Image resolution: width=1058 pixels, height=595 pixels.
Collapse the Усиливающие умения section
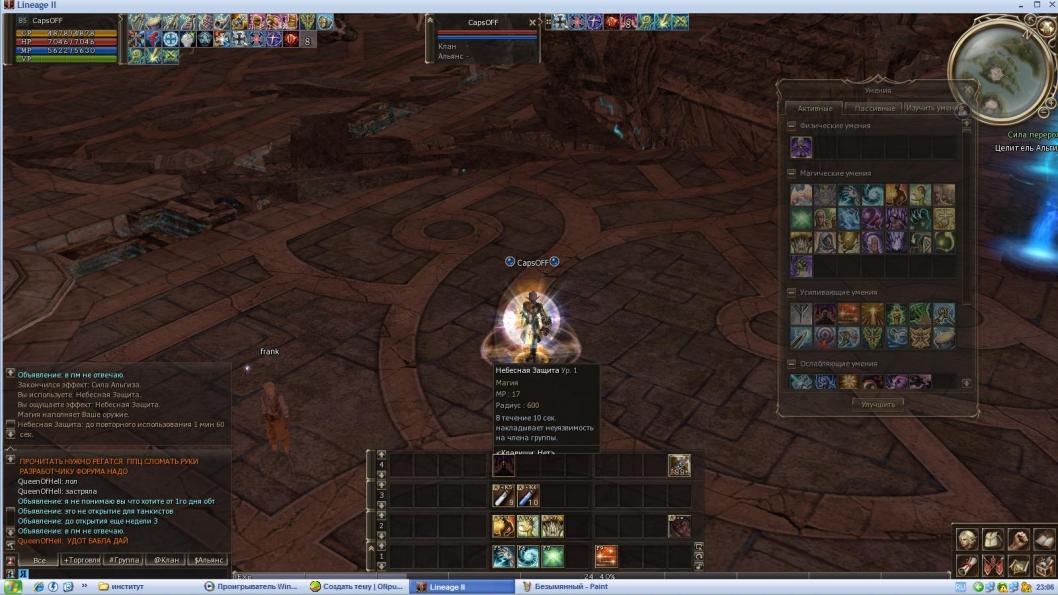click(792, 292)
